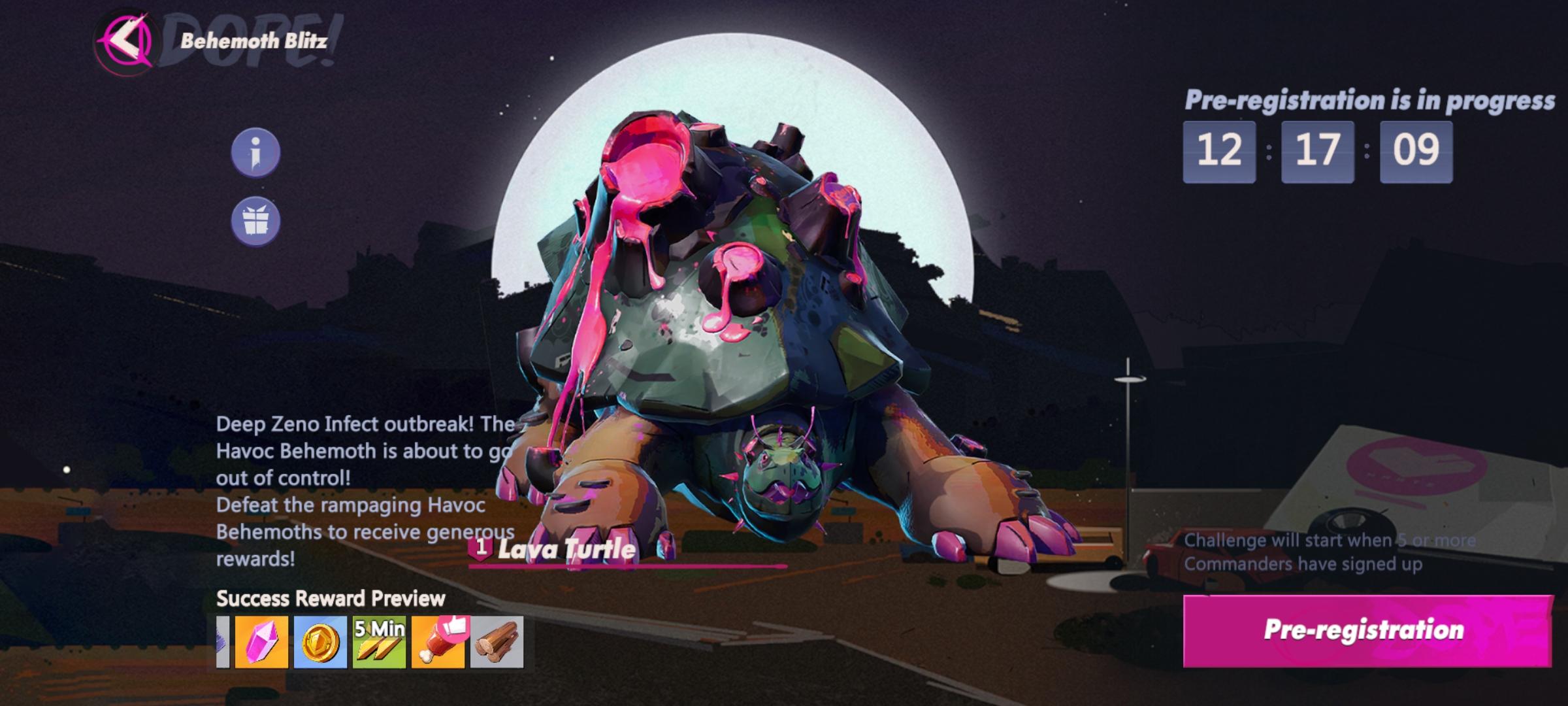Select the 5 Min speedup reward
Screen dimensions: 1568x706
click(379, 642)
